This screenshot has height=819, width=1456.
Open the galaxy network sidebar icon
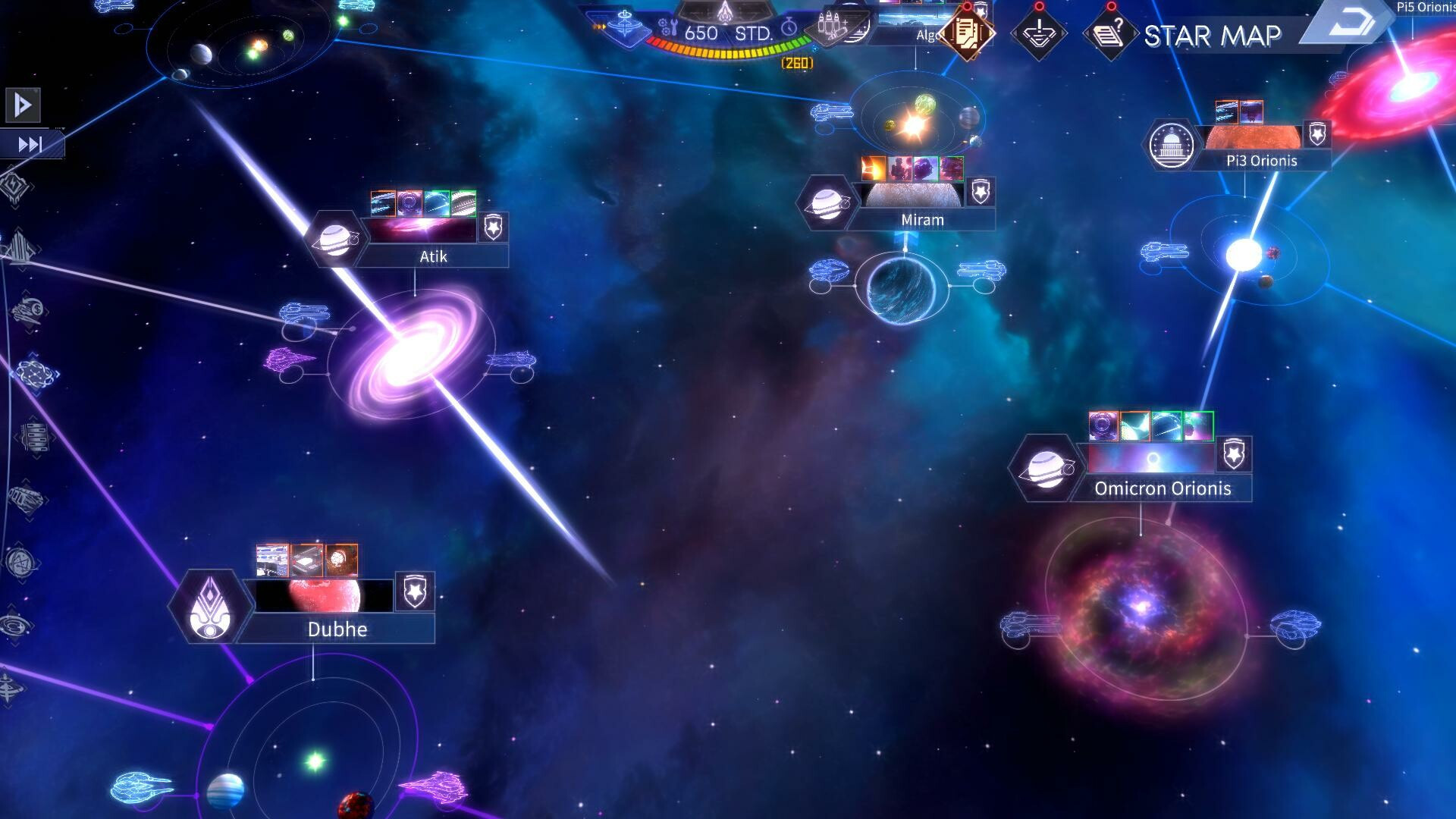[34, 374]
